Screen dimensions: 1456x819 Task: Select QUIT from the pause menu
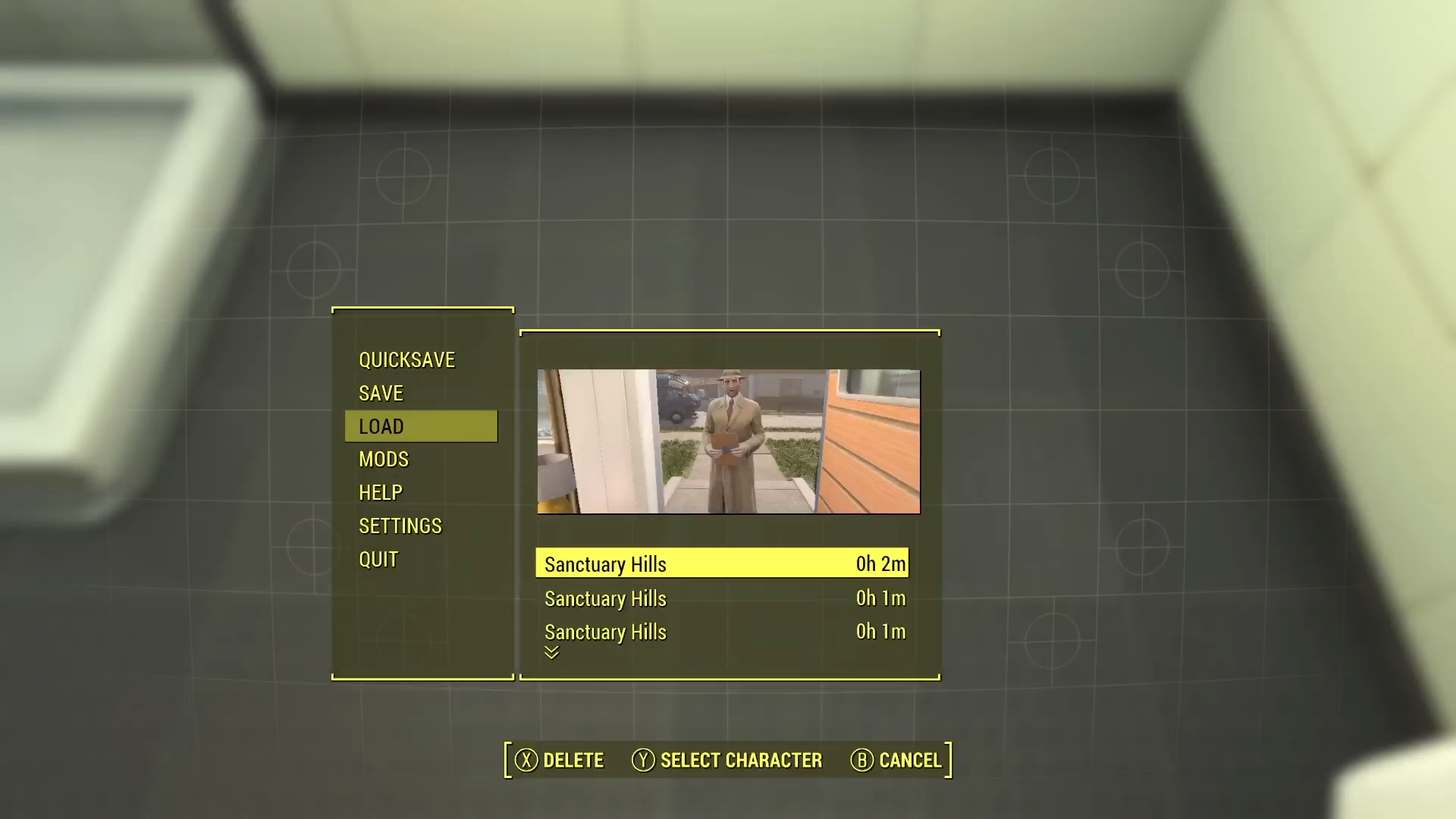(378, 559)
